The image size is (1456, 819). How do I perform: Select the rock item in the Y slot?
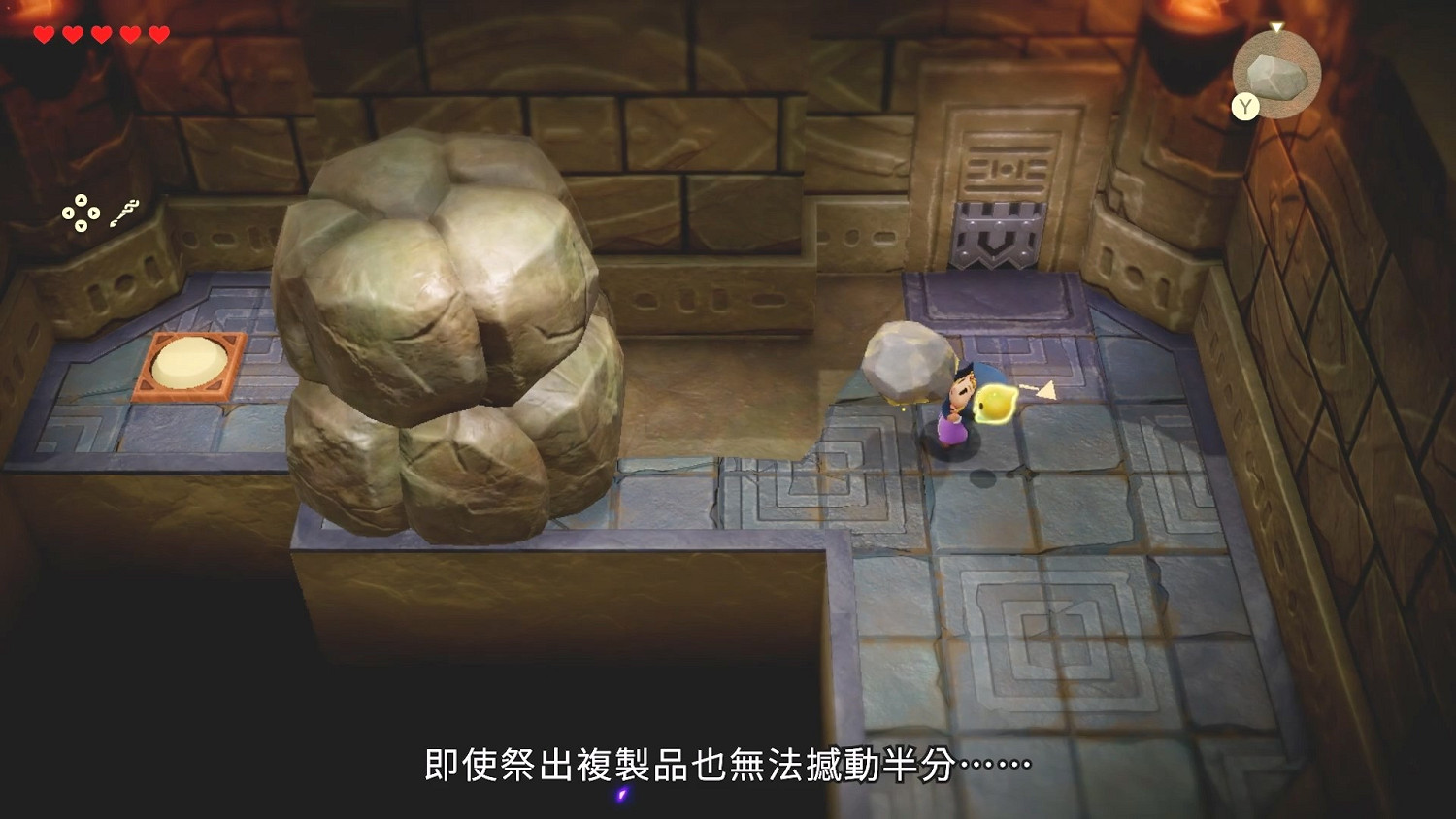pyautogui.click(x=1276, y=78)
